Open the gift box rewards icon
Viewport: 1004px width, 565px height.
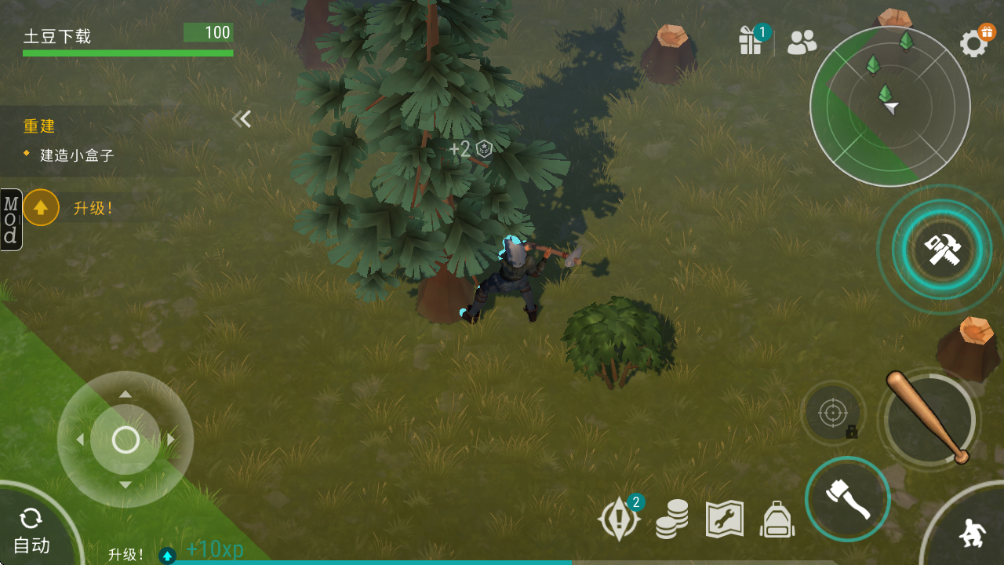click(x=751, y=41)
